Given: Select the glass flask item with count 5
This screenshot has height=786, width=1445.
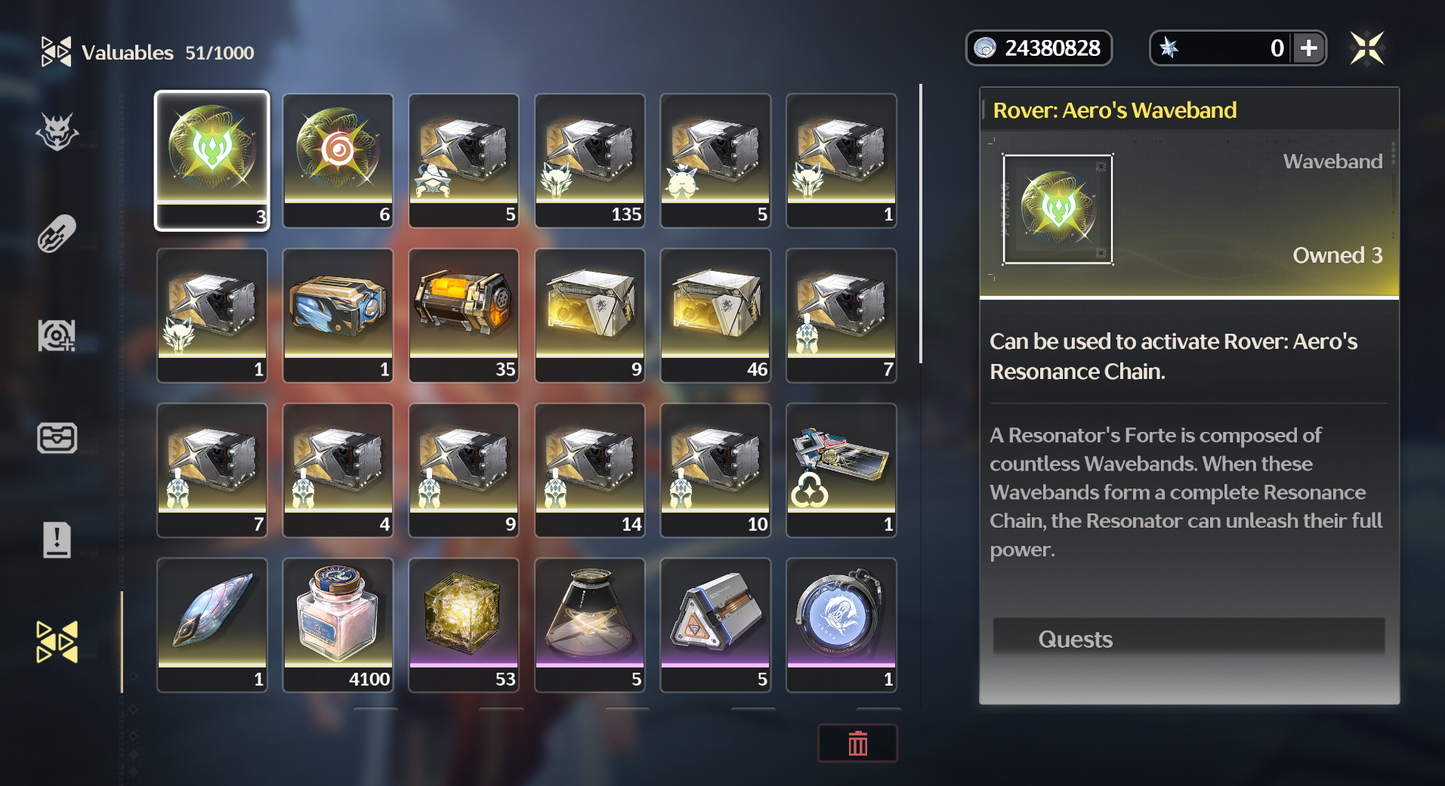Looking at the screenshot, I should click(x=590, y=625).
